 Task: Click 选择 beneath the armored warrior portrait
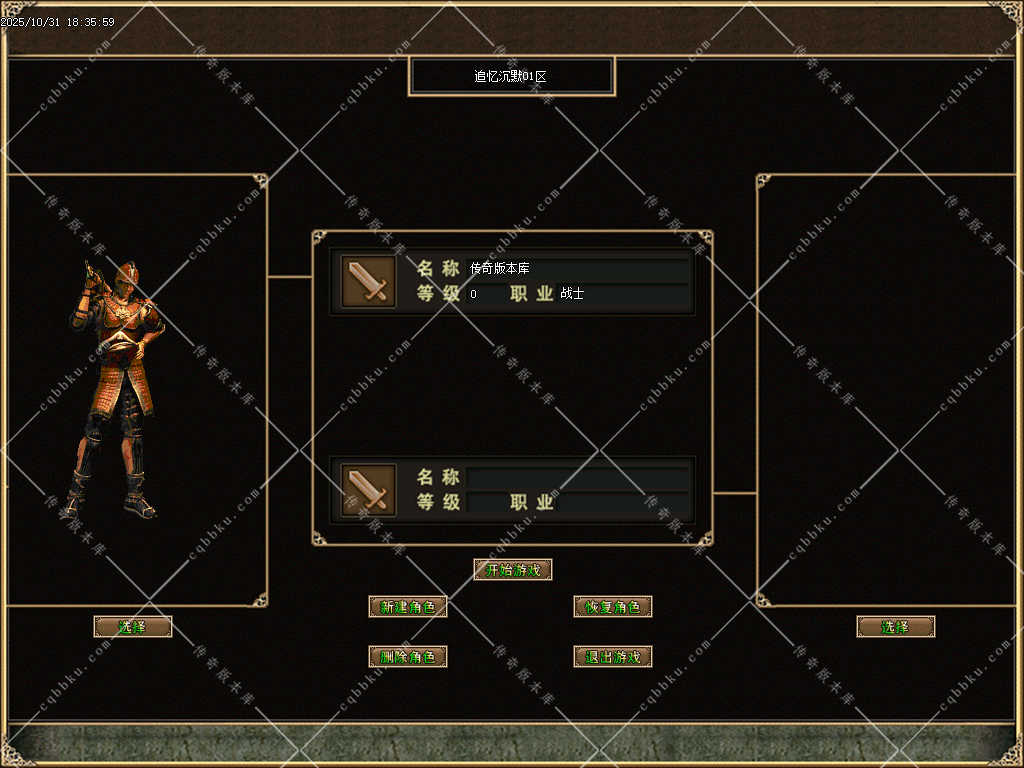click(133, 627)
